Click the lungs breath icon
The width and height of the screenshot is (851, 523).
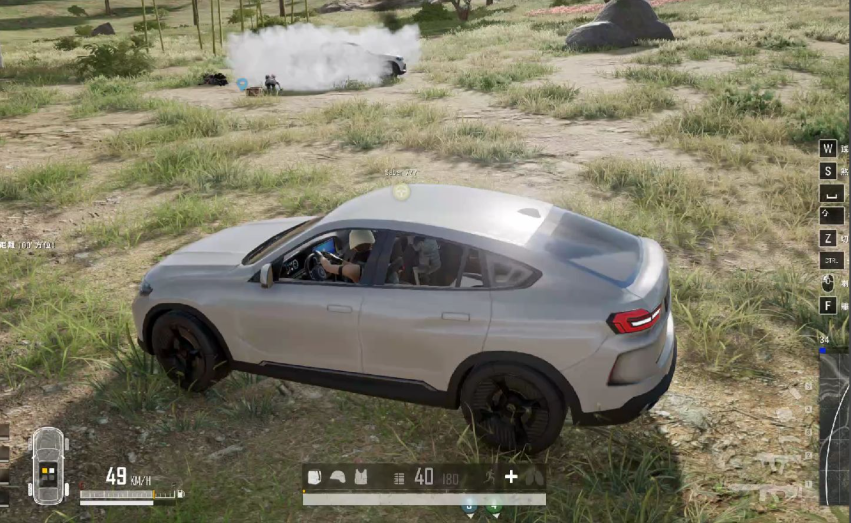[x=534, y=477]
